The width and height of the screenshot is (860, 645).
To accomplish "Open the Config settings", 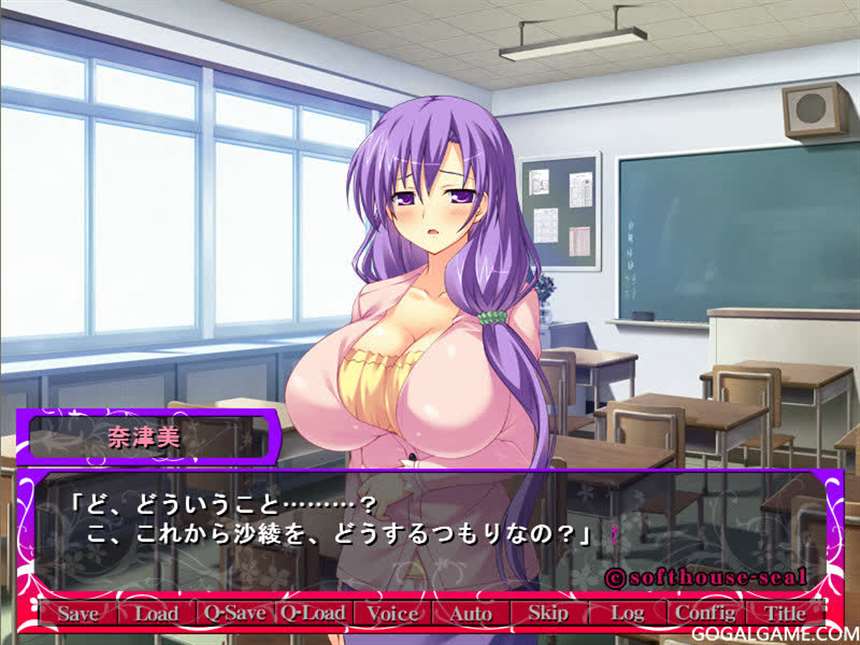I will click(705, 613).
